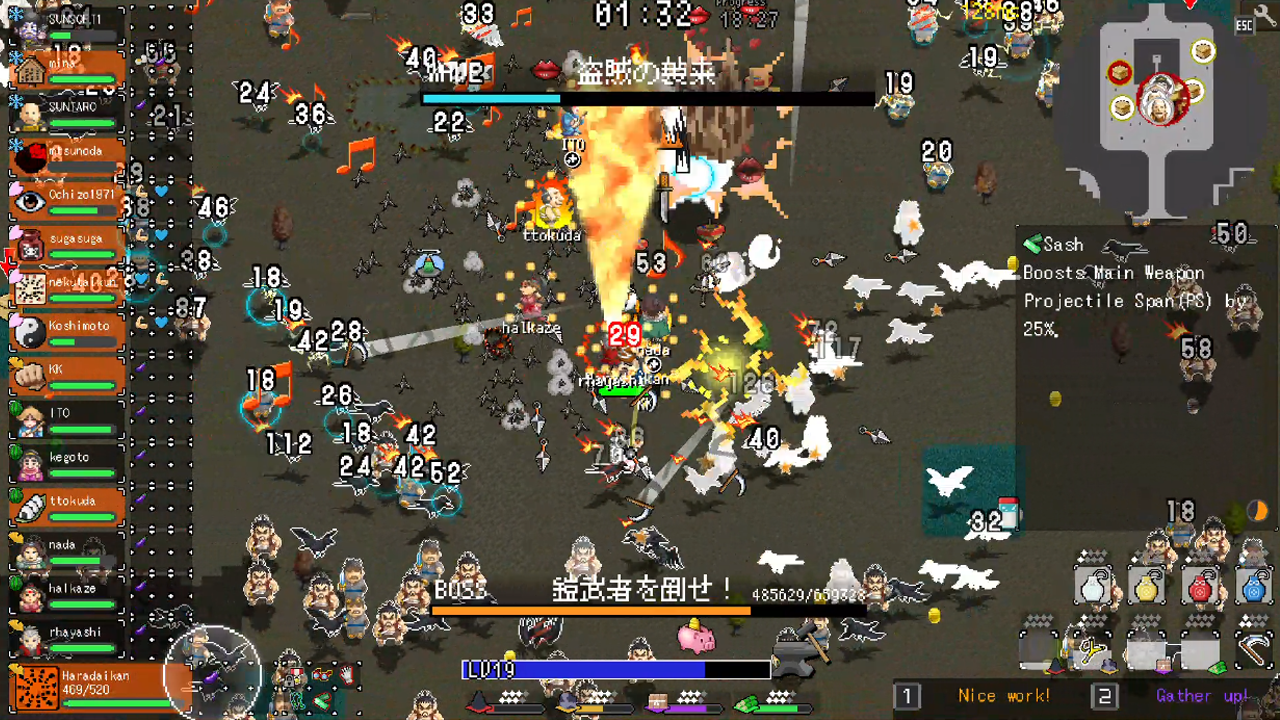Select the yellow potion jar item
This screenshot has height=720, width=1280.
tap(1146, 587)
